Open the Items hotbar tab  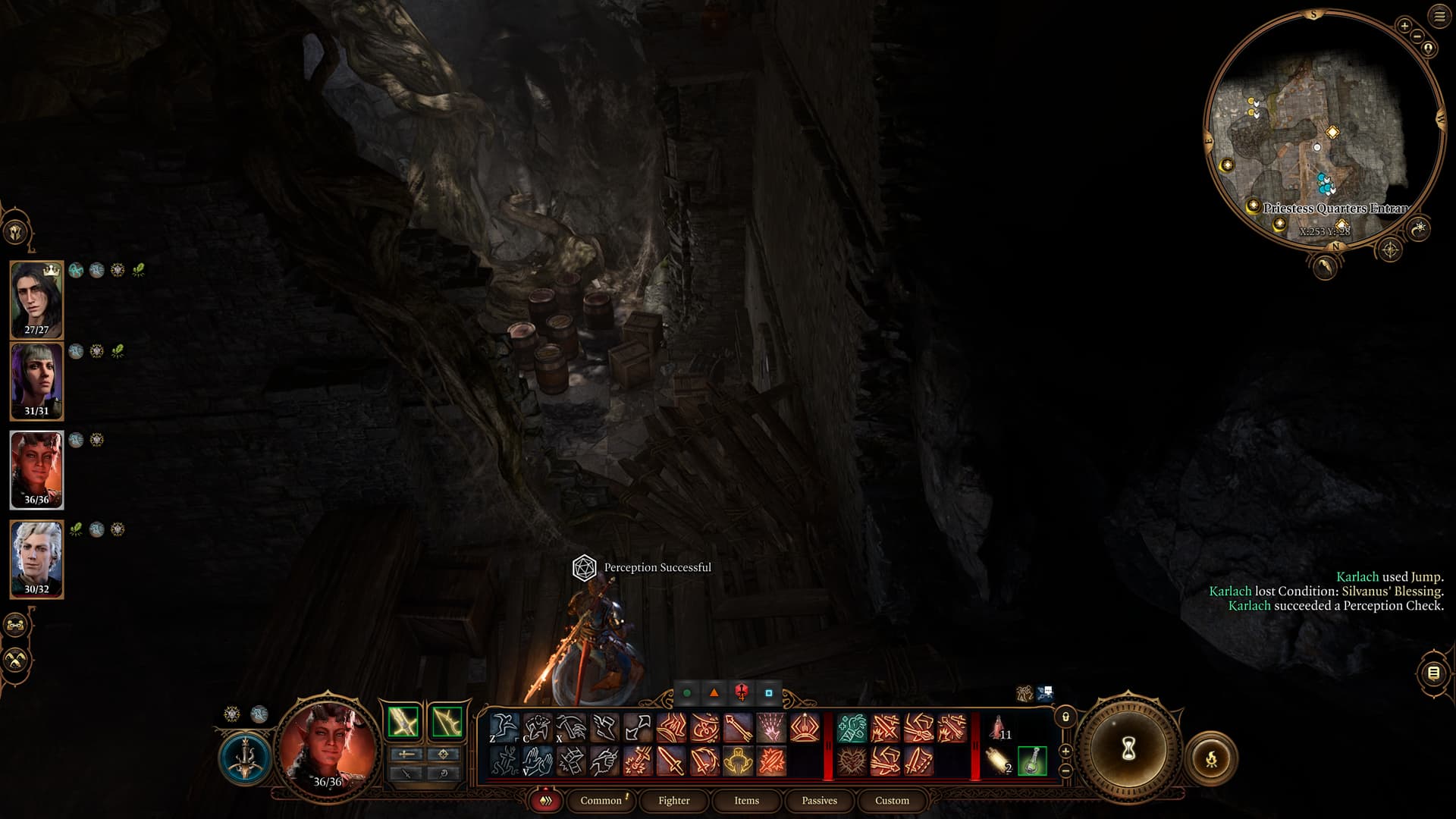(x=746, y=801)
